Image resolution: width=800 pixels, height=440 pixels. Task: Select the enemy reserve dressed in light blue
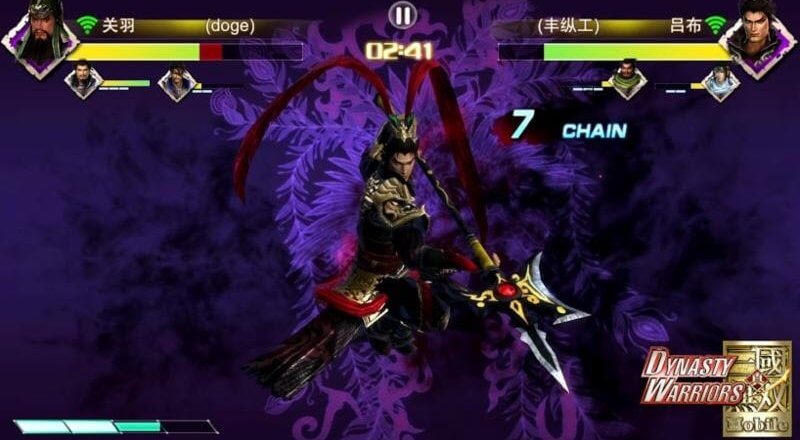pos(719,83)
